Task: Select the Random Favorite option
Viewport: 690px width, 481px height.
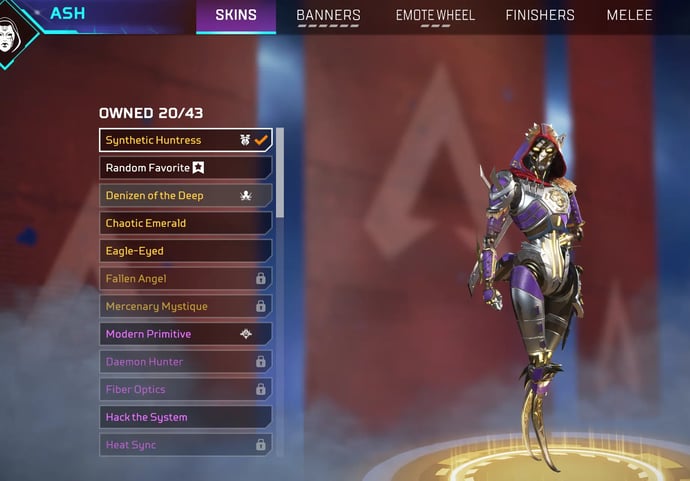Action: coord(185,168)
